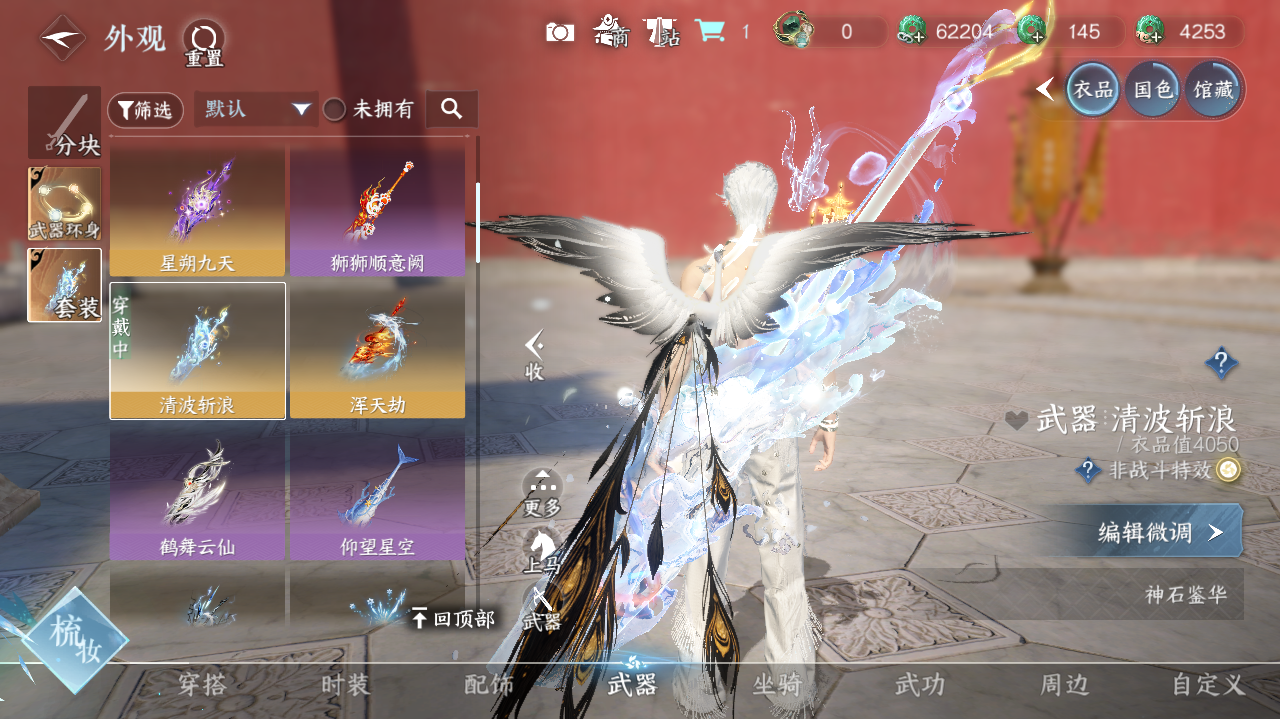Viewport: 1280px width, 719px height.
Task: Select the 国色 round button
Action: (1152, 90)
